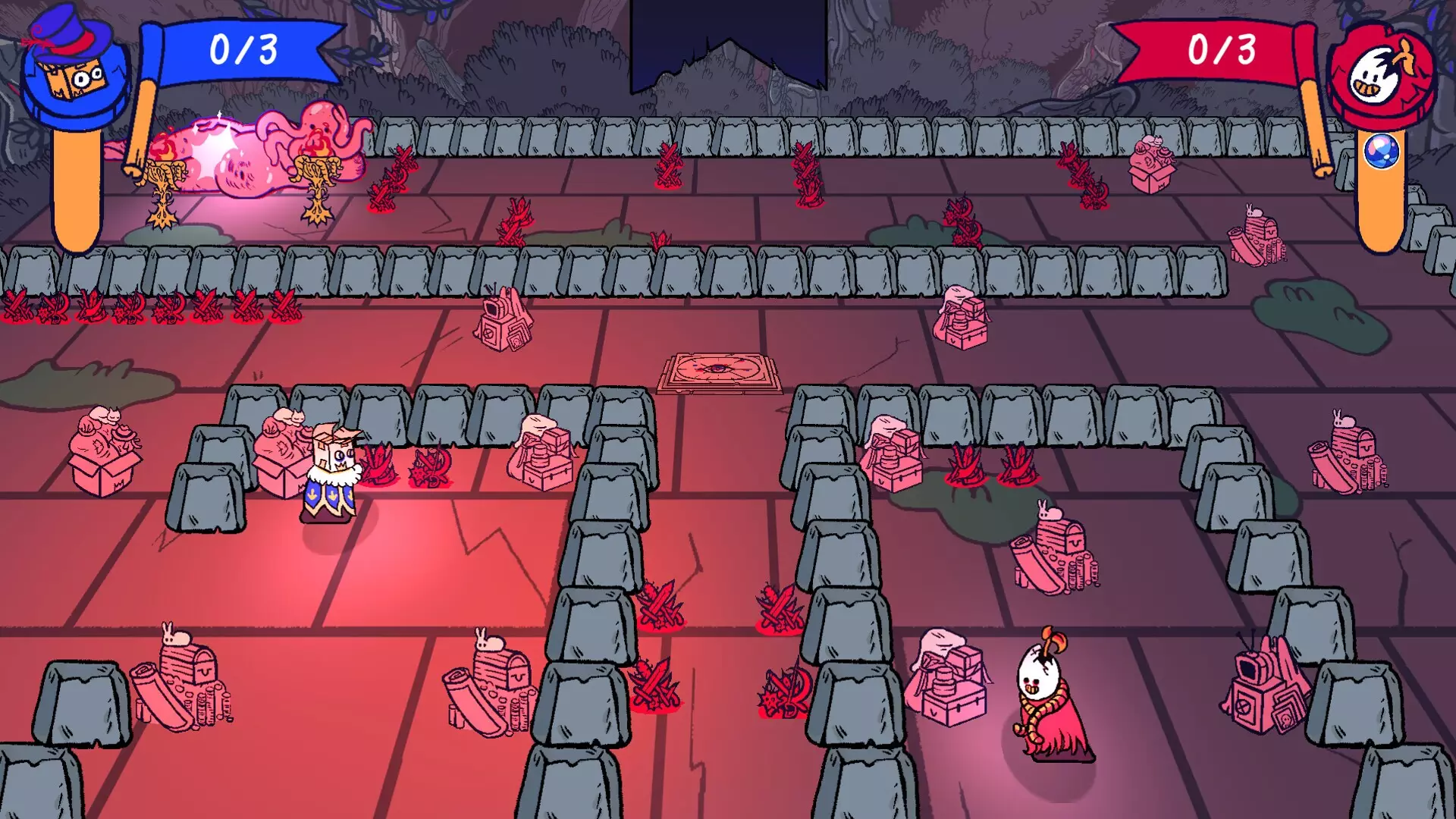Screen dimensions: 1456x819
Task: Select the blue orb item icon
Action: [1381, 152]
